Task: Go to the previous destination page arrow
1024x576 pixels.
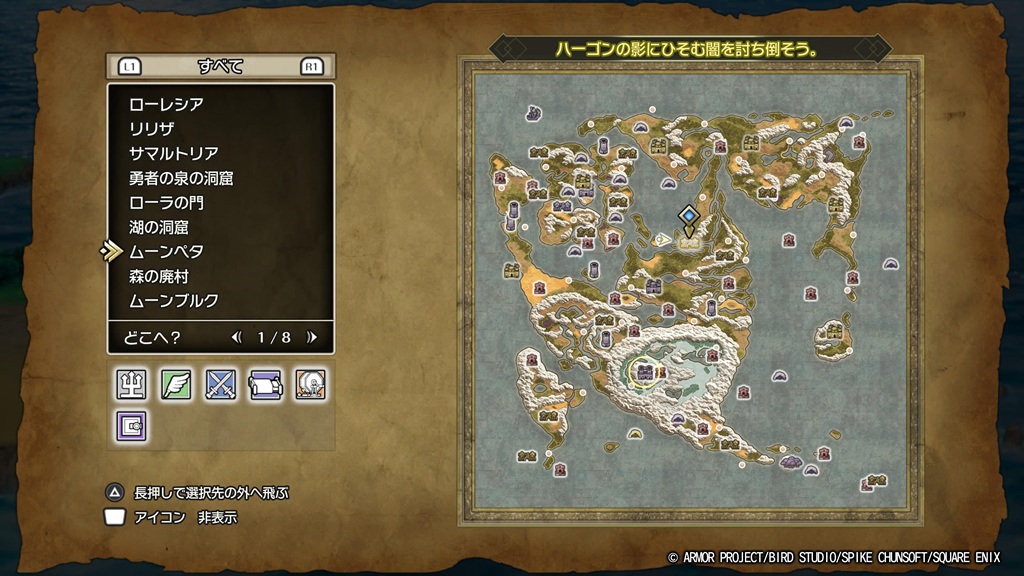Action: 236,337
